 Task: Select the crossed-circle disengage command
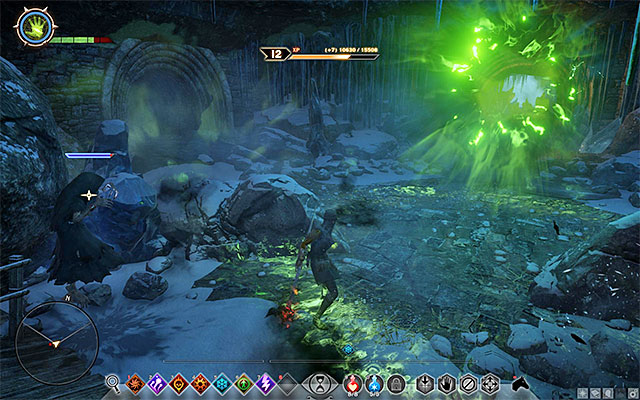[467, 382]
